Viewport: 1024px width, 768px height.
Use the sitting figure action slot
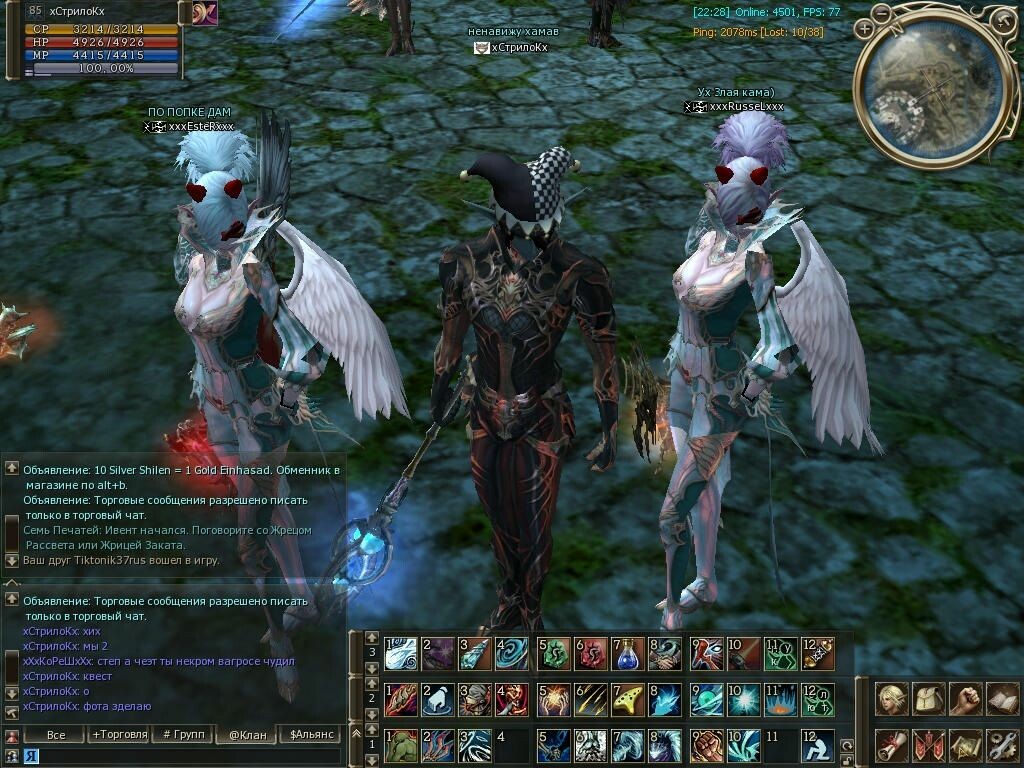(x=816, y=745)
